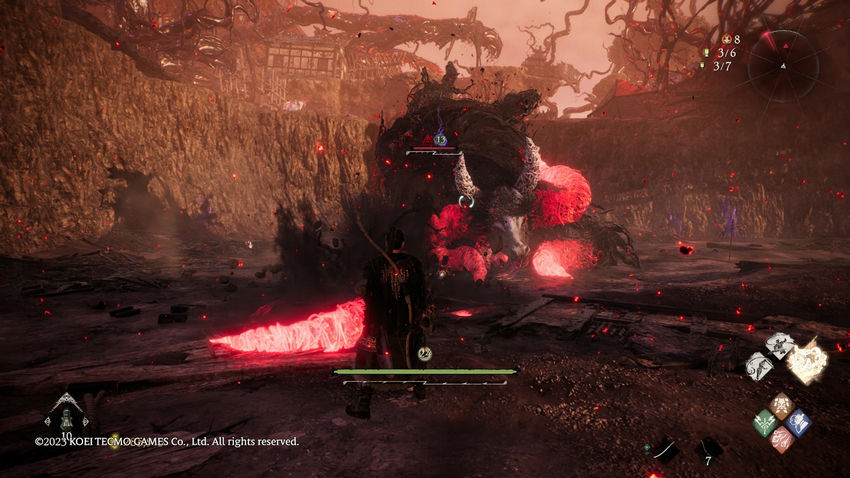This screenshot has width=850, height=478.
Task: Activate the glowing divine beast icon
Action: point(806,360)
